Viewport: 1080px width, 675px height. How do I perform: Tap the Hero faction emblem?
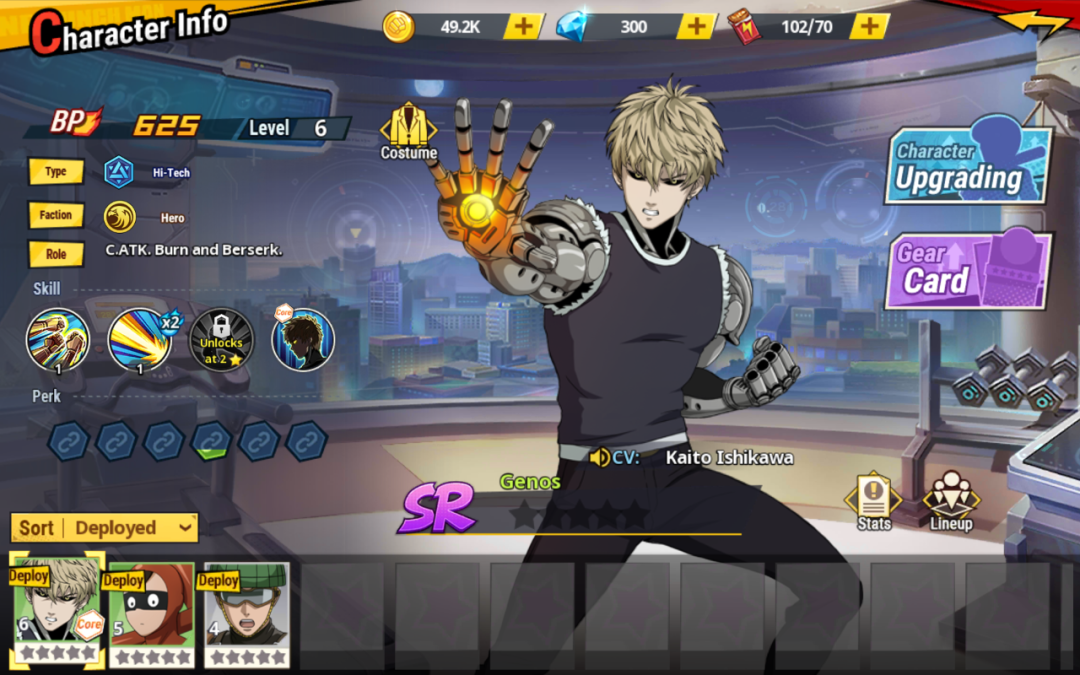[x=119, y=217]
